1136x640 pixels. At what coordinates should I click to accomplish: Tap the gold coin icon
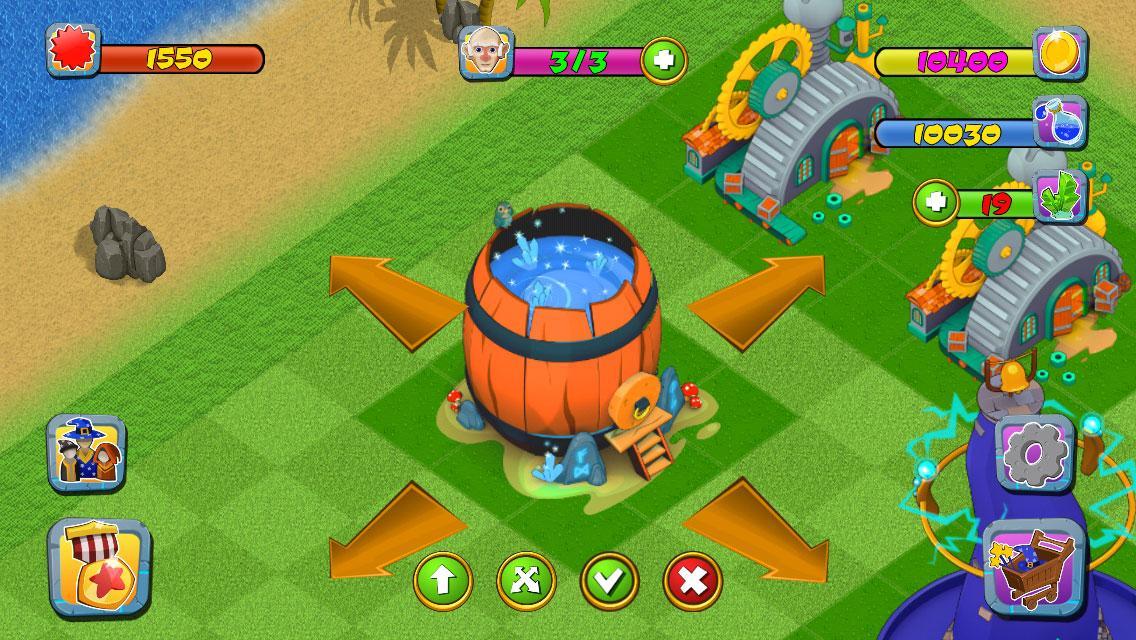[1060, 55]
